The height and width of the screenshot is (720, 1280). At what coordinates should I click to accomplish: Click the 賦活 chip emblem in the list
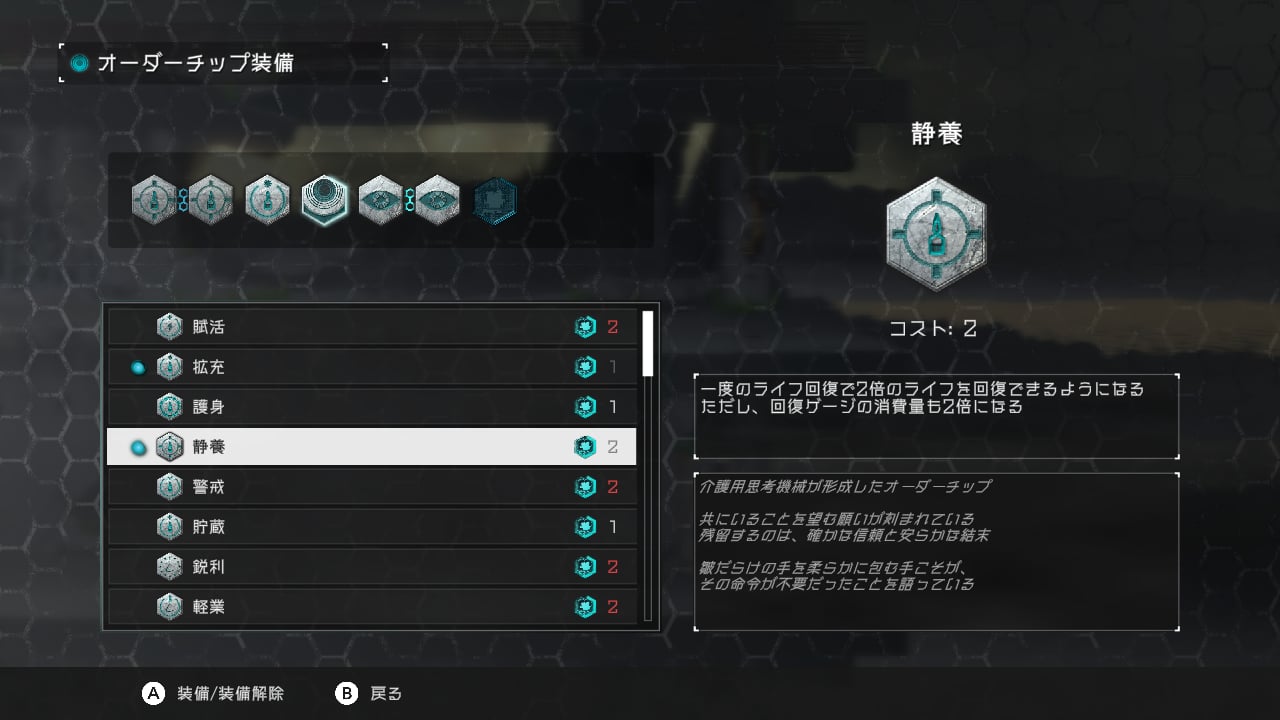[x=168, y=327]
